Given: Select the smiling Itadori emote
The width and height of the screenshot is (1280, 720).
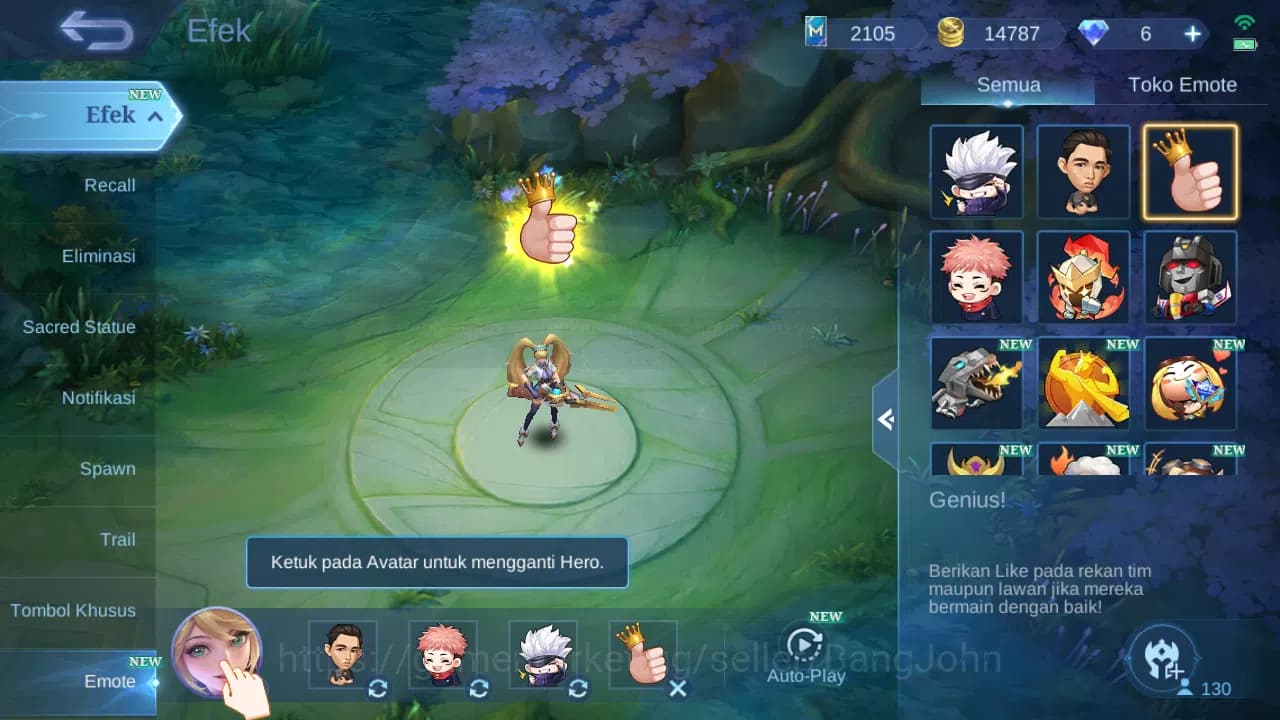Looking at the screenshot, I should [976, 277].
